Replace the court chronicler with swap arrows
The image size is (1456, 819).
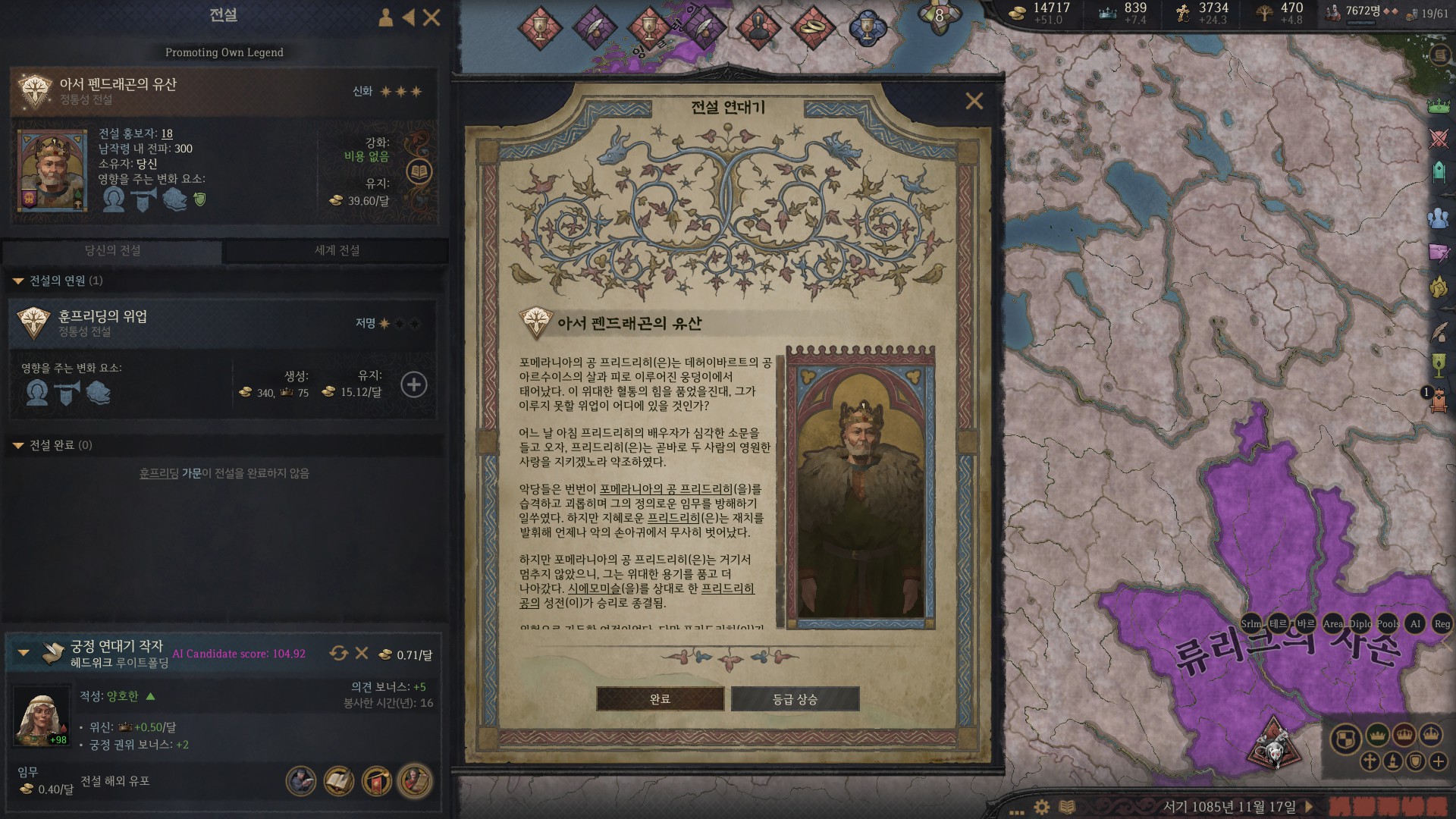[338, 653]
